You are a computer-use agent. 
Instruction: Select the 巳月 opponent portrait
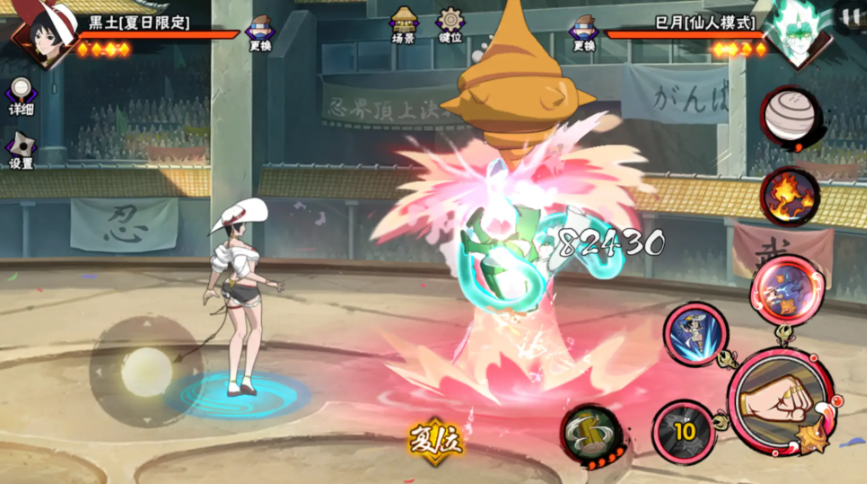pos(797,37)
